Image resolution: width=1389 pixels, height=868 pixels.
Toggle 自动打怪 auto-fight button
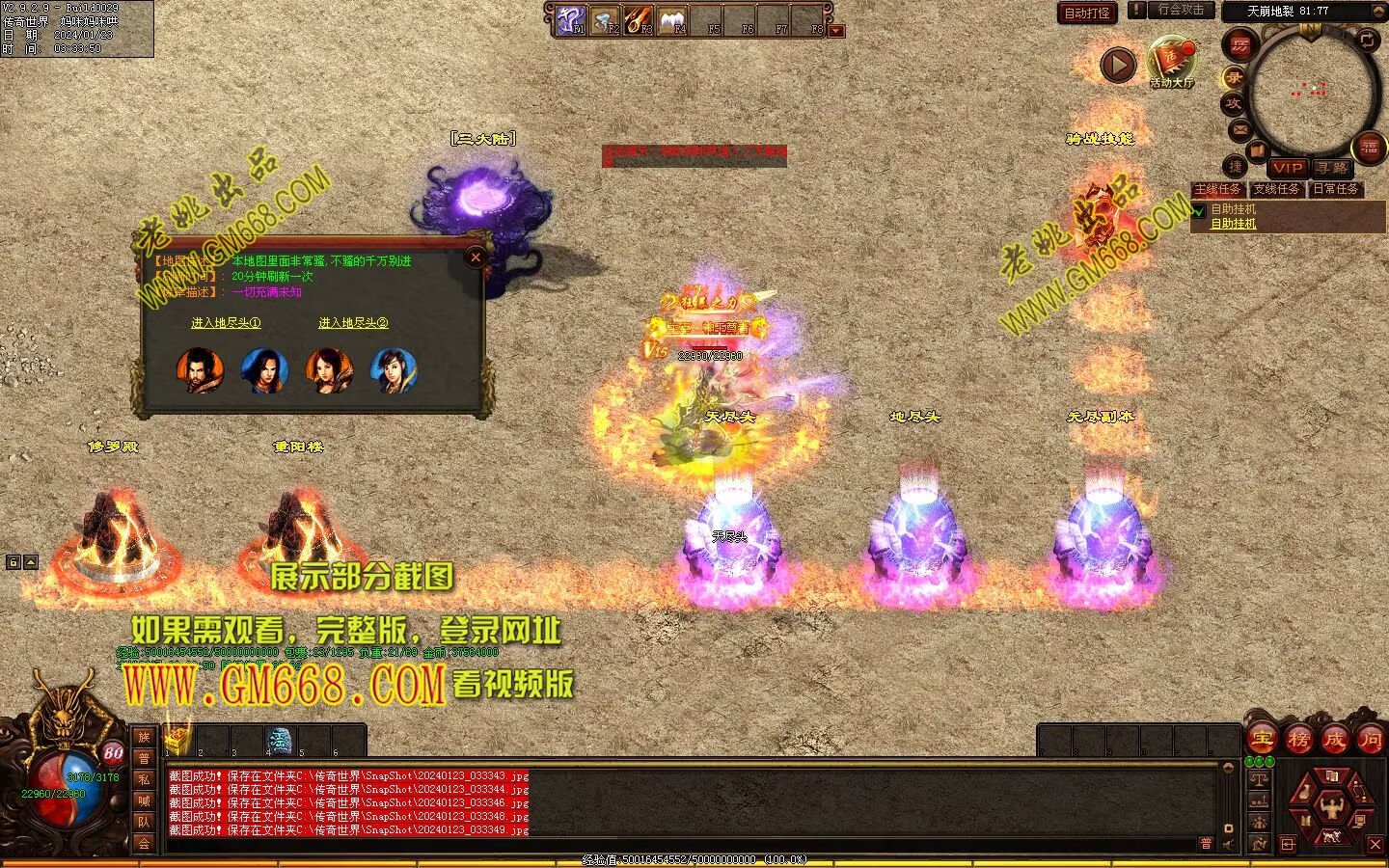pyautogui.click(x=1087, y=13)
